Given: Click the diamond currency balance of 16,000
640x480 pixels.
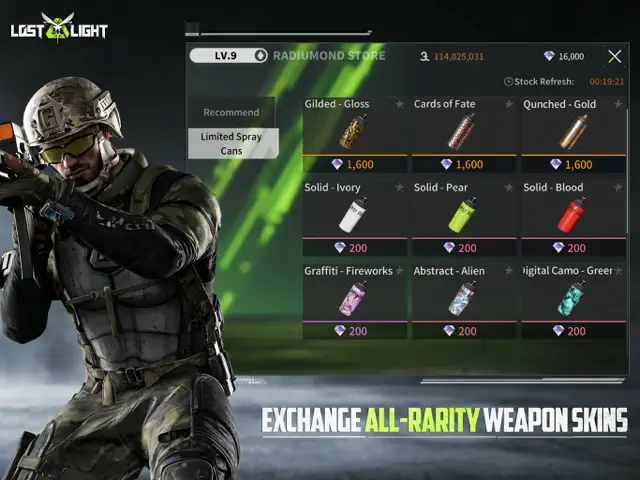Looking at the screenshot, I should tap(564, 57).
